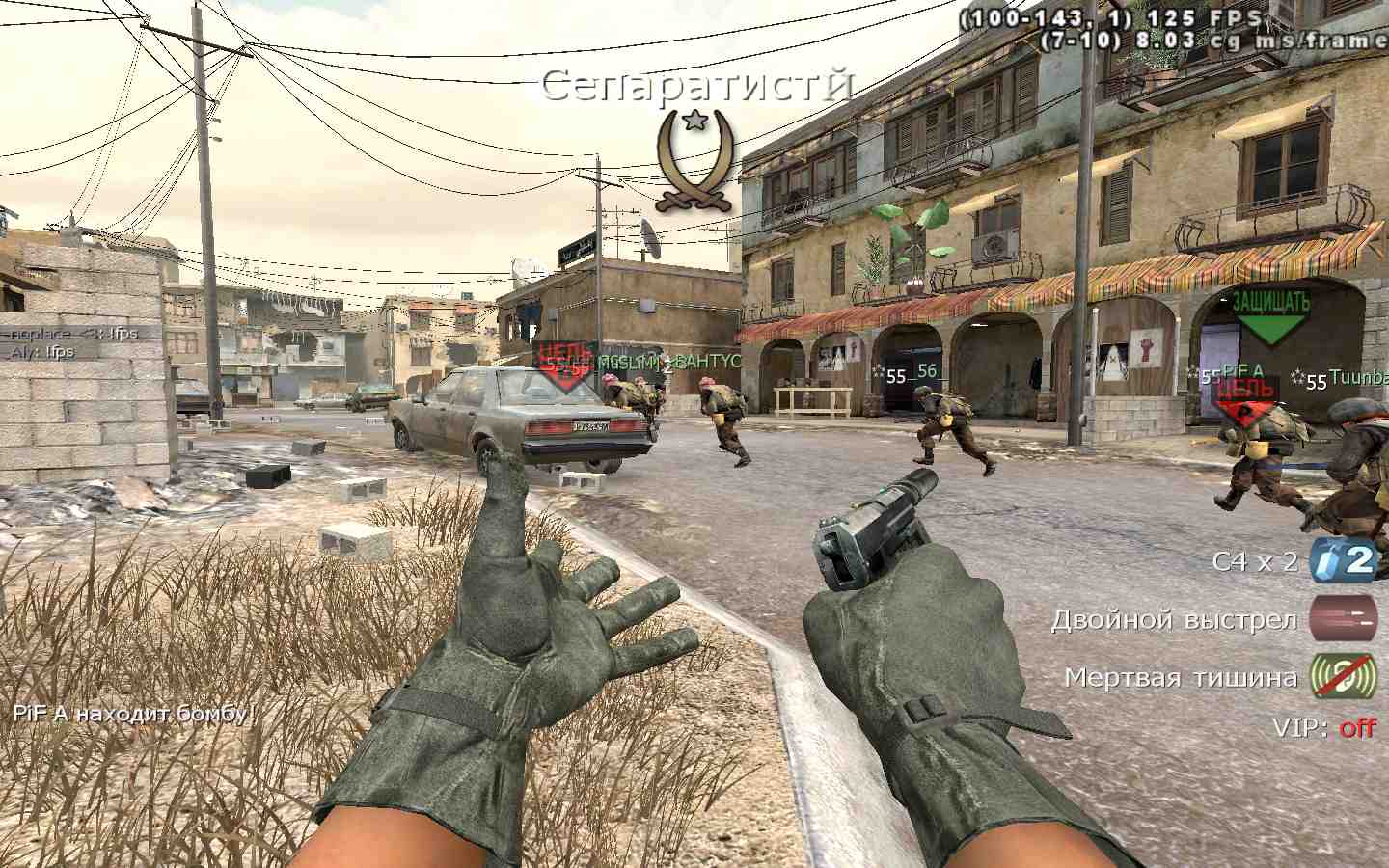
Task: Select the Двойной выстрел perk icon
Action: (1343, 618)
